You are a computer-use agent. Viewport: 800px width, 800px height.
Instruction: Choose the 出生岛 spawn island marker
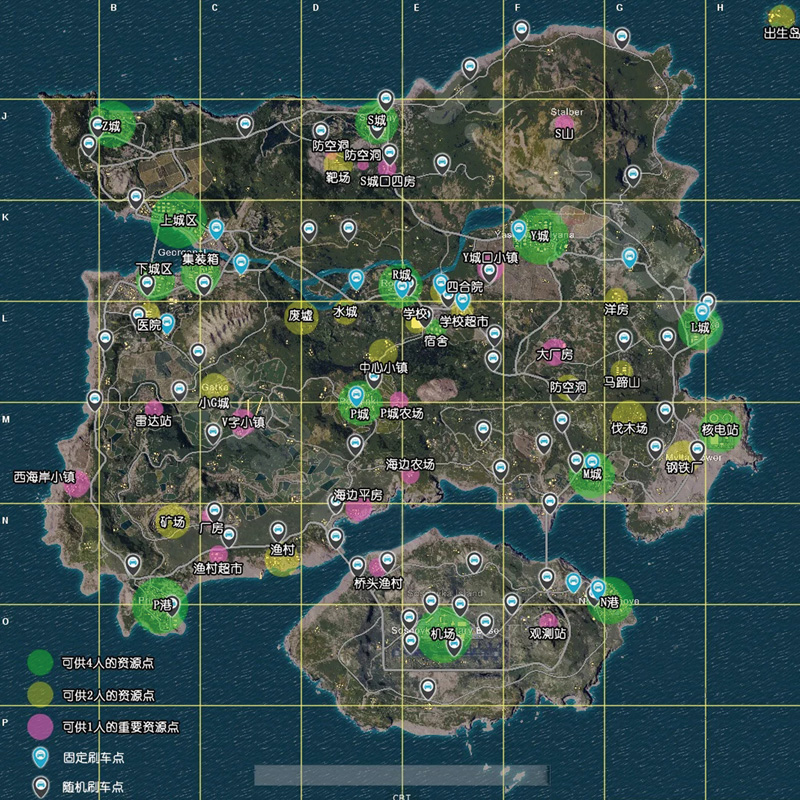779,18
